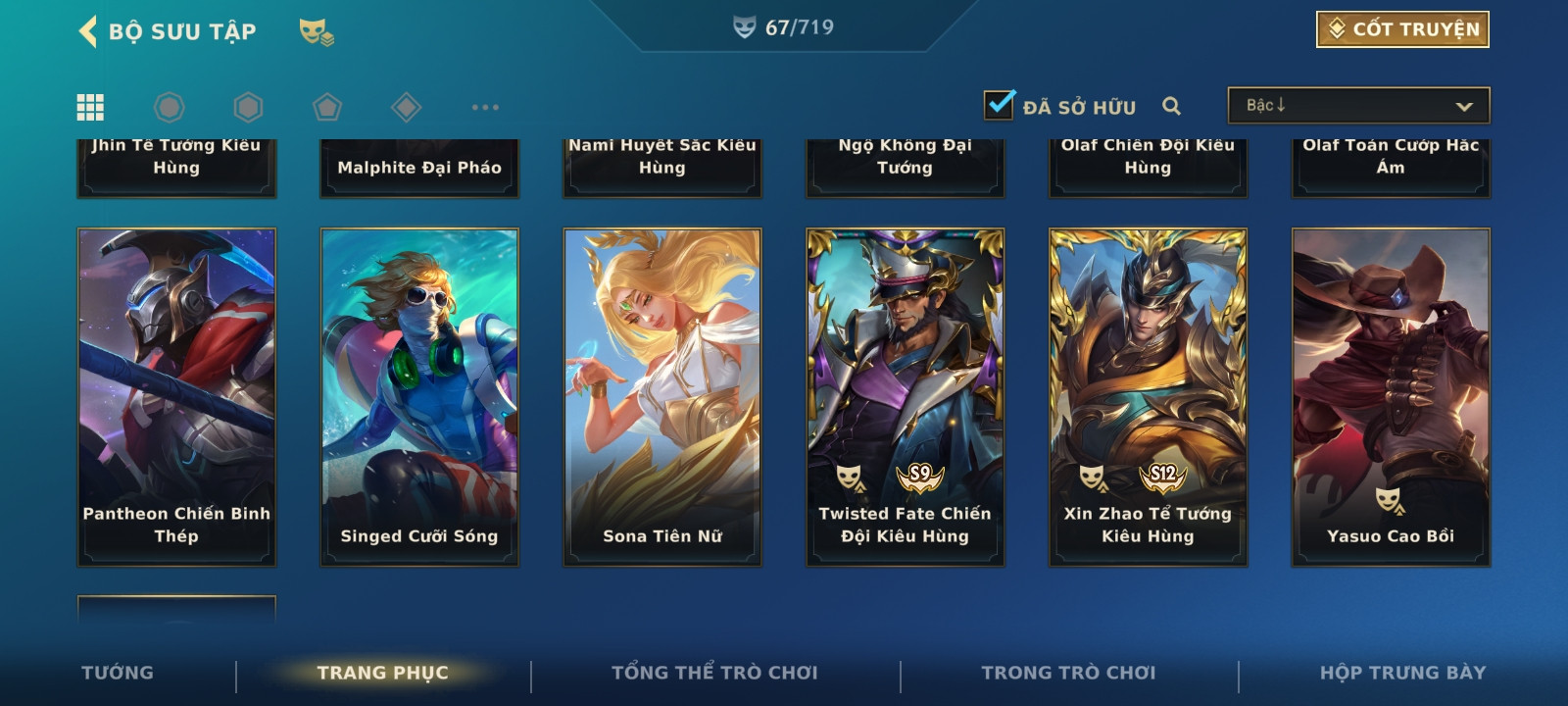Click the gold mask and coins icon
Image resolution: width=1568 pixels, height=706 pixels.
tap(316, 32)
